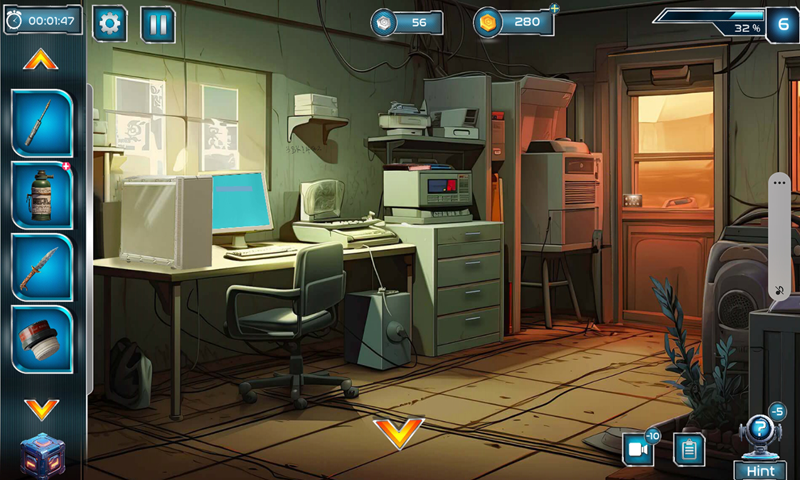Select the green canister inventory slot
This screenshot has width=800, height=480.
pos(41,195)
